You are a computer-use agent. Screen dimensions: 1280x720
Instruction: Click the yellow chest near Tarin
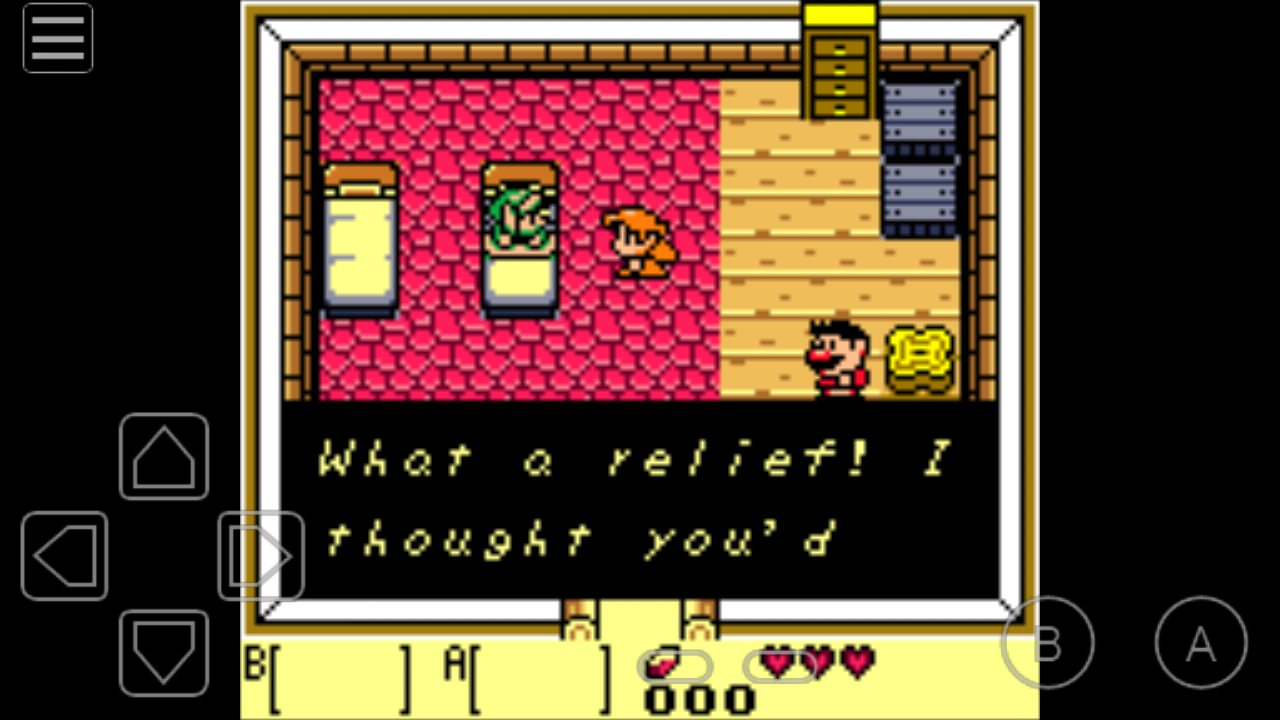[918, 358]
